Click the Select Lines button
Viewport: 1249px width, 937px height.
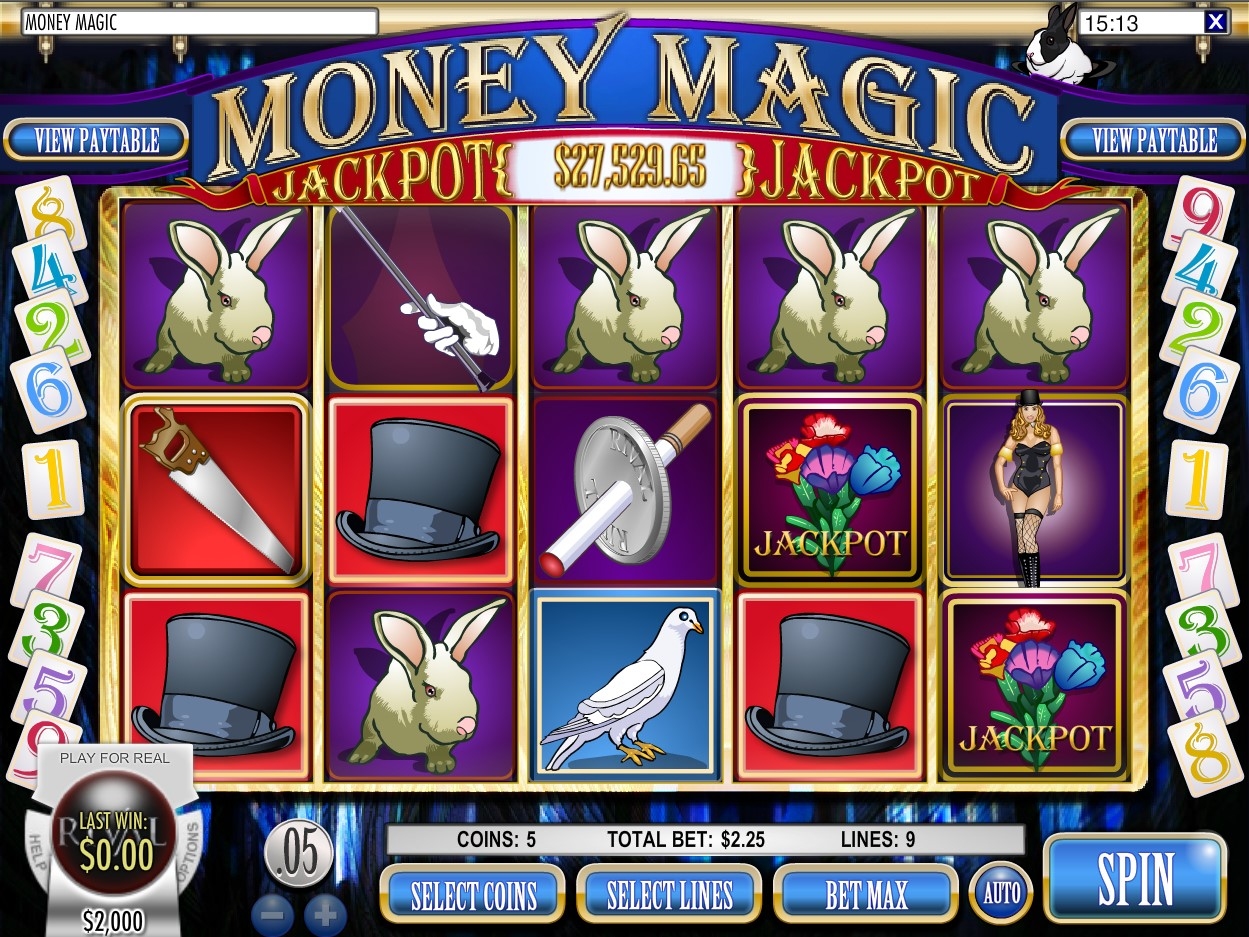tap(669, 894)
